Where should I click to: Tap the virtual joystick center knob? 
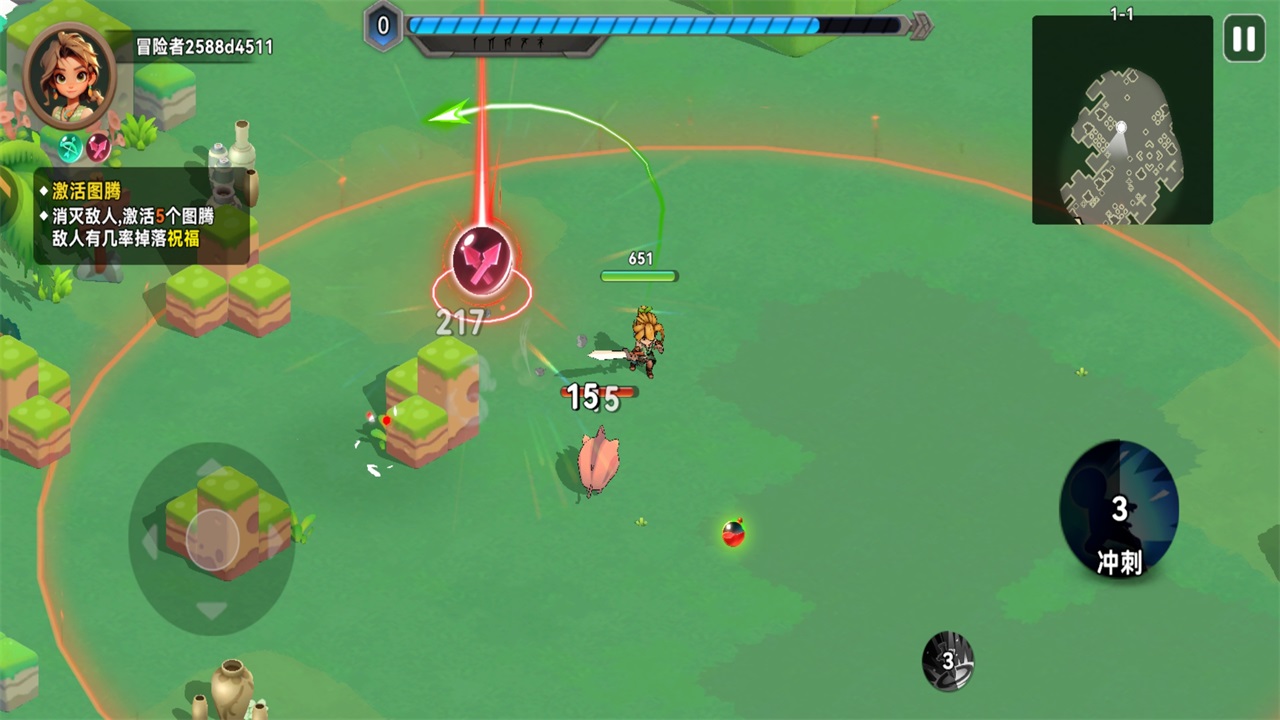pyautogui.click(x=212, y=540)
